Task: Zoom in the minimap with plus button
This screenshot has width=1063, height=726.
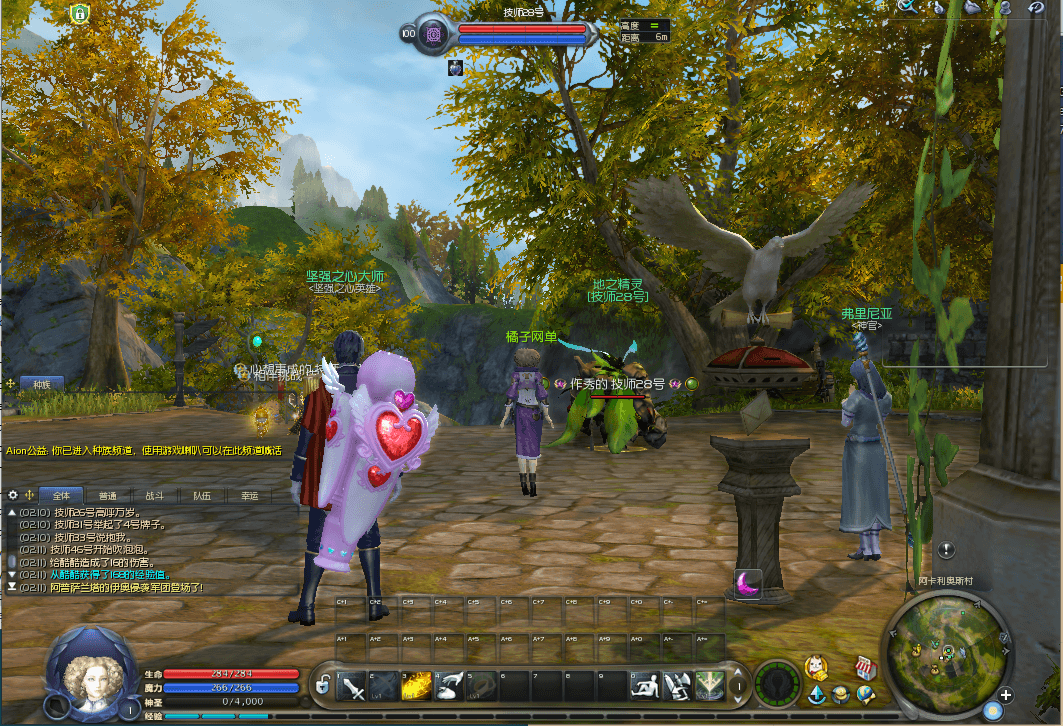Action: coord(1006,695)
